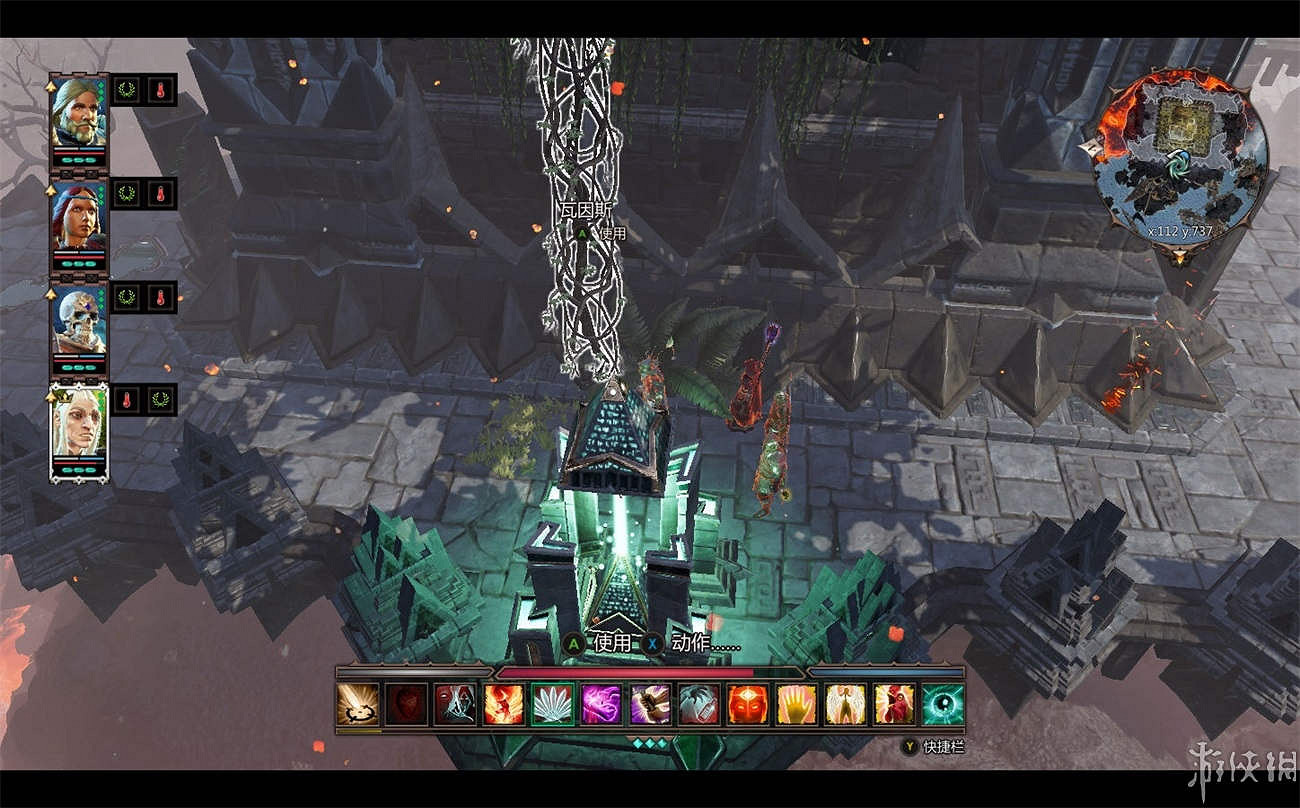Use the dark red mask skill
This screenshot has height=808, width=1300.
pyautogui.click(x=406, y=704)
